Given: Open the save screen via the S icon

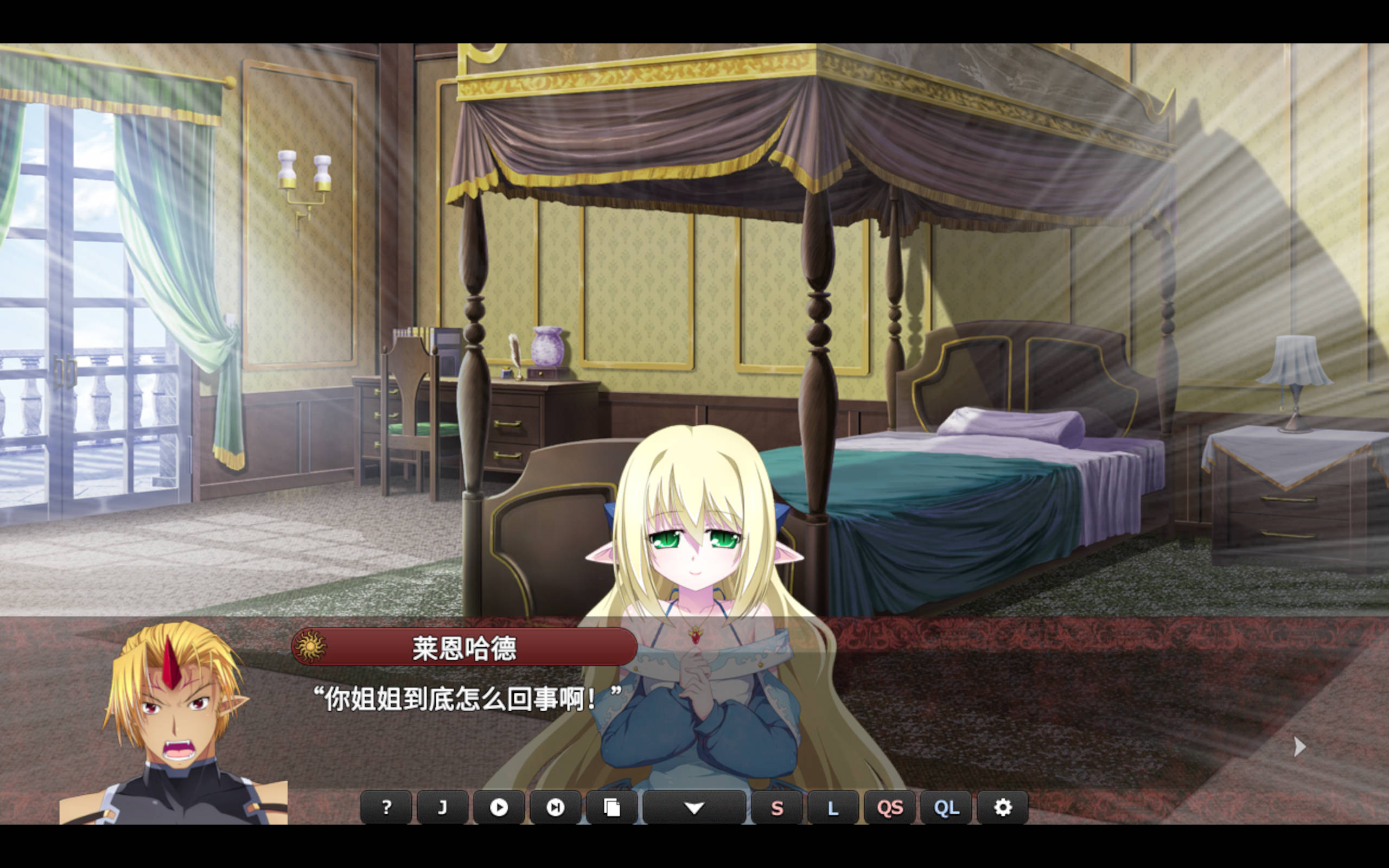Looking at the screenshot, I should 777,808.
